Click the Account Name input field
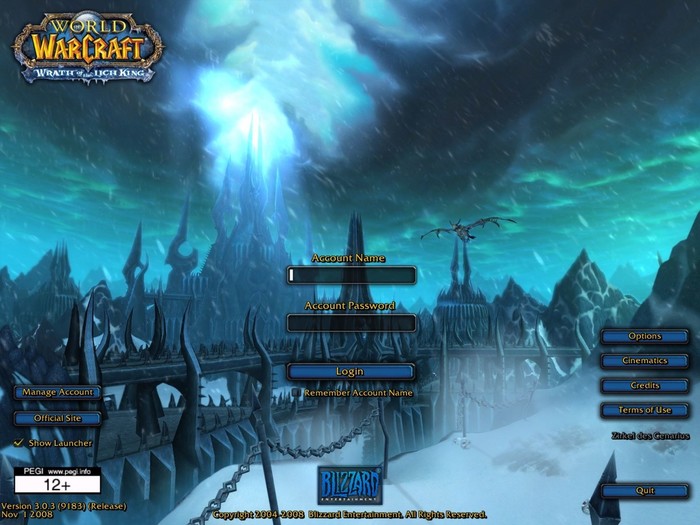This screenshot has height=525, width=700. 350,274
